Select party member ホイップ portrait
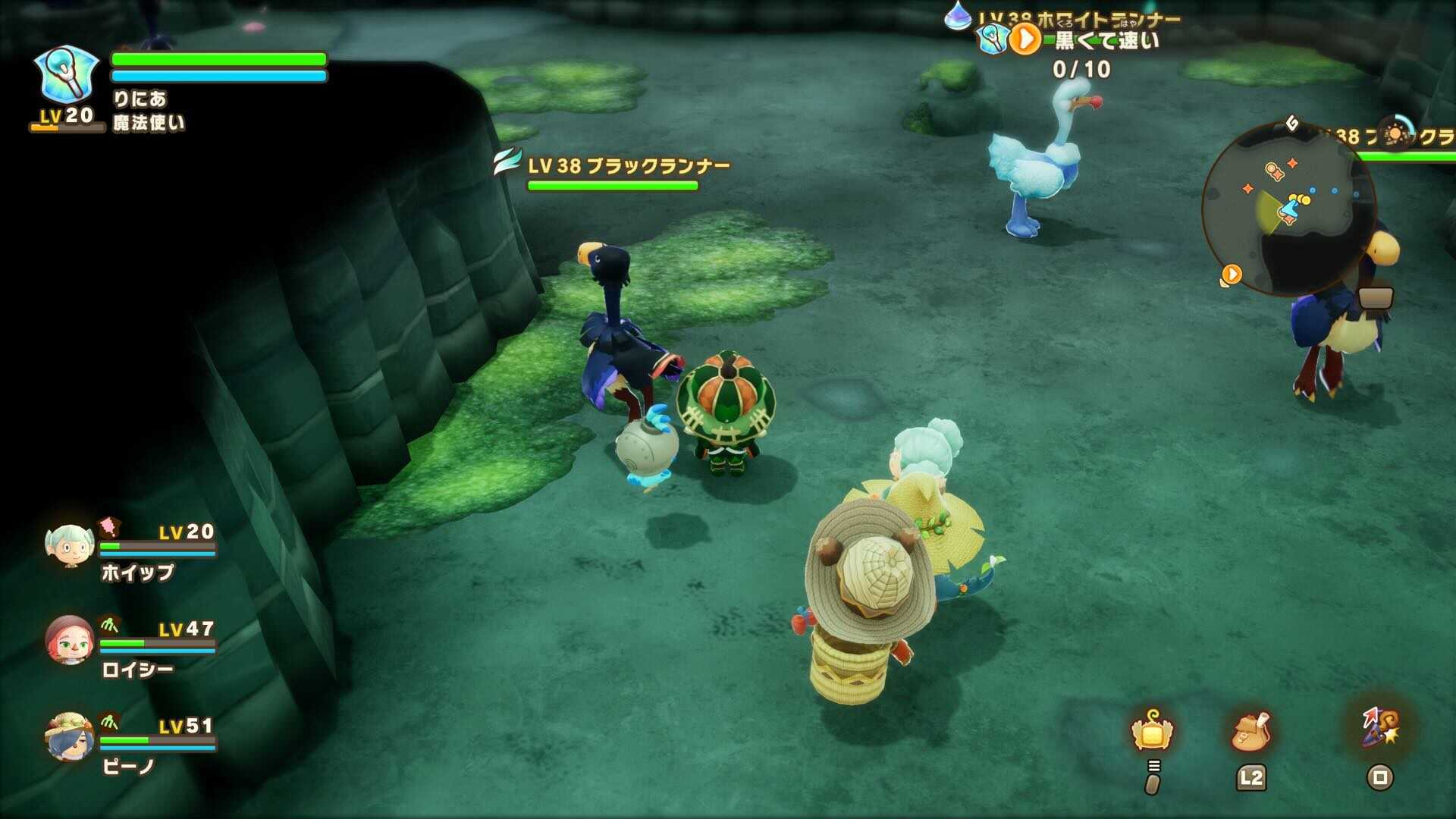 click(x=69, y=546)
